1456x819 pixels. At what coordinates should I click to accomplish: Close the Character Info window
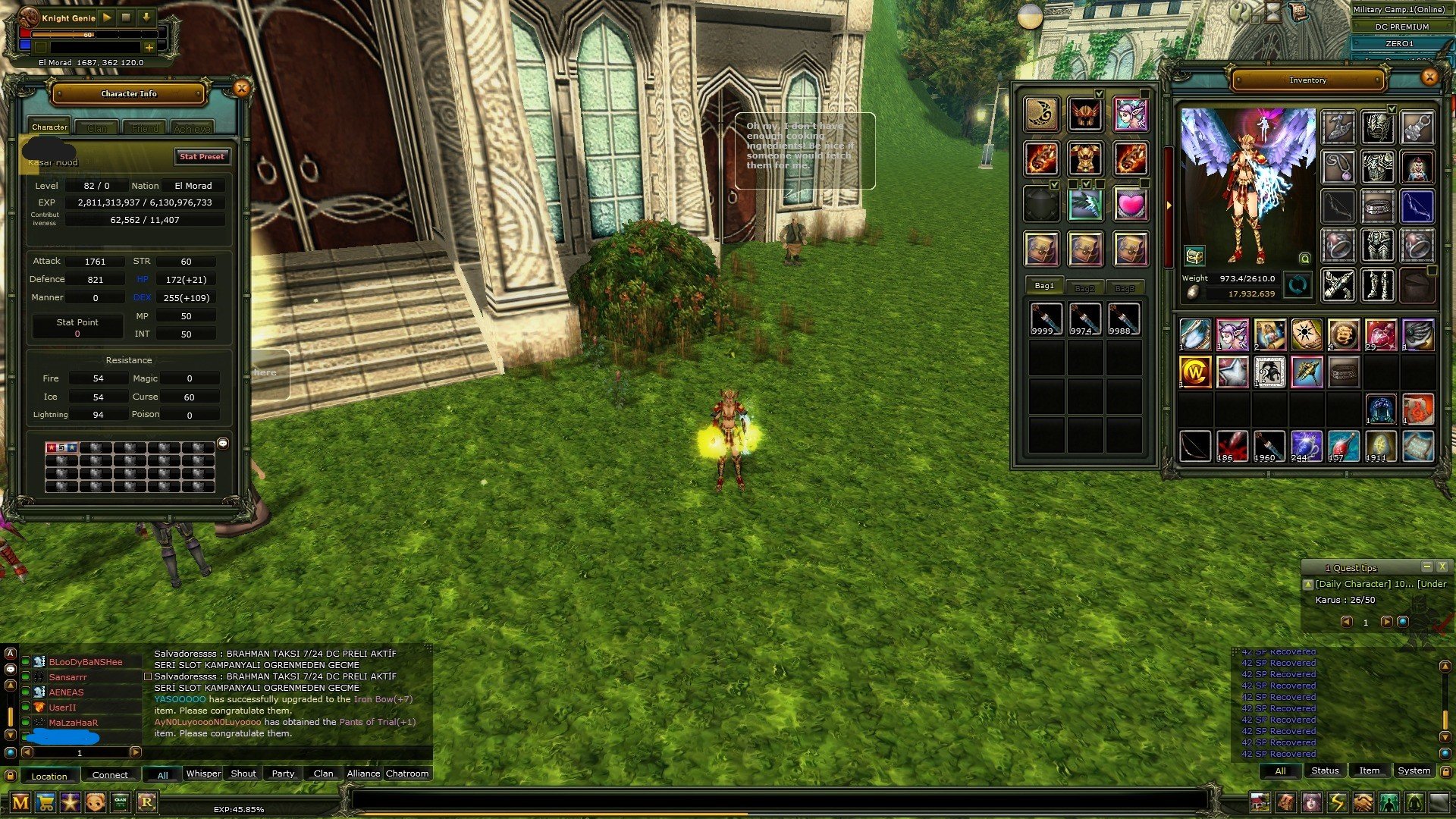pos(241,89)
